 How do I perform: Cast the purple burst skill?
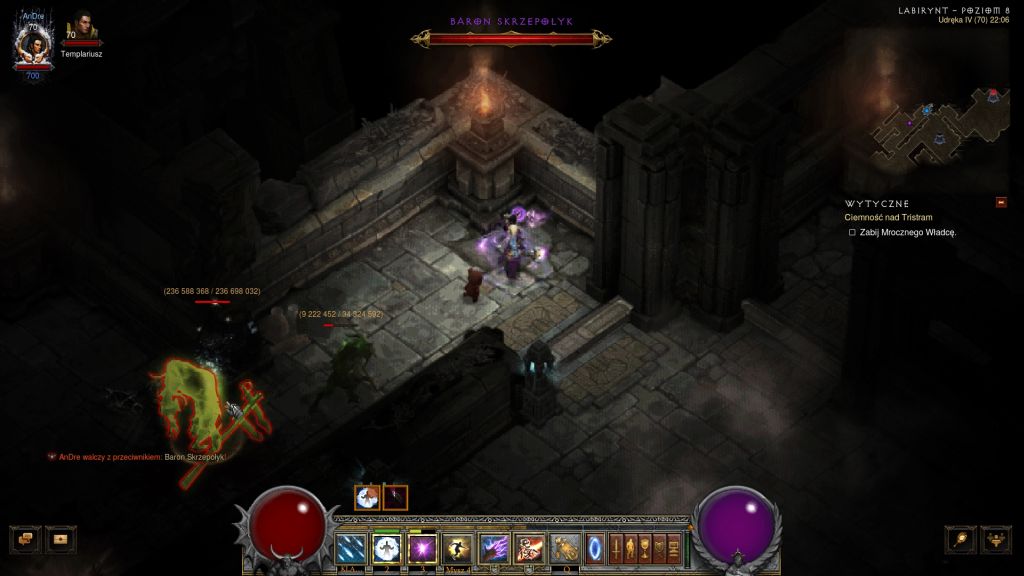pyautogui.click(x=421, y=548)
